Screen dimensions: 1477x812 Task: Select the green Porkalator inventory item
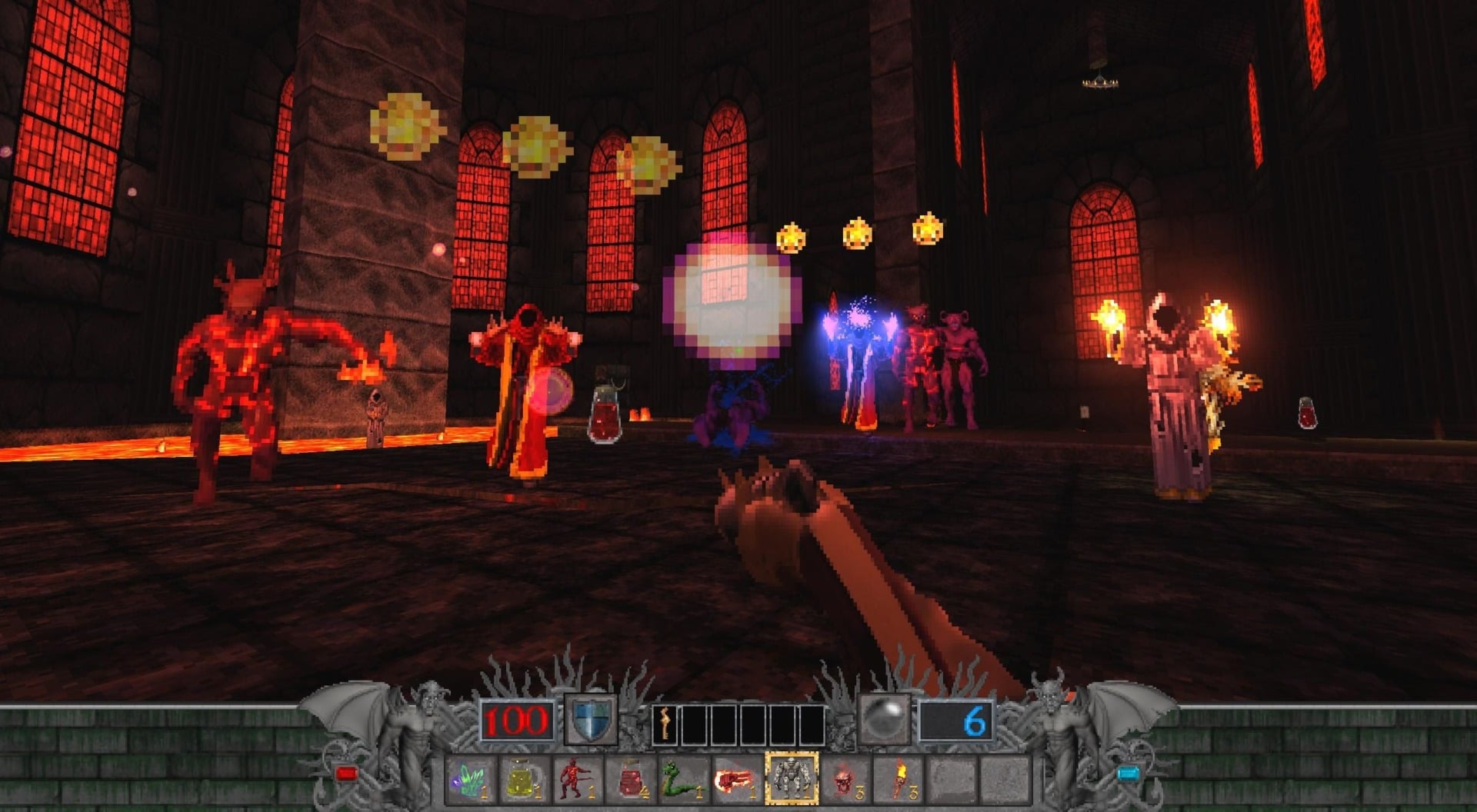(x=685, y=779)
